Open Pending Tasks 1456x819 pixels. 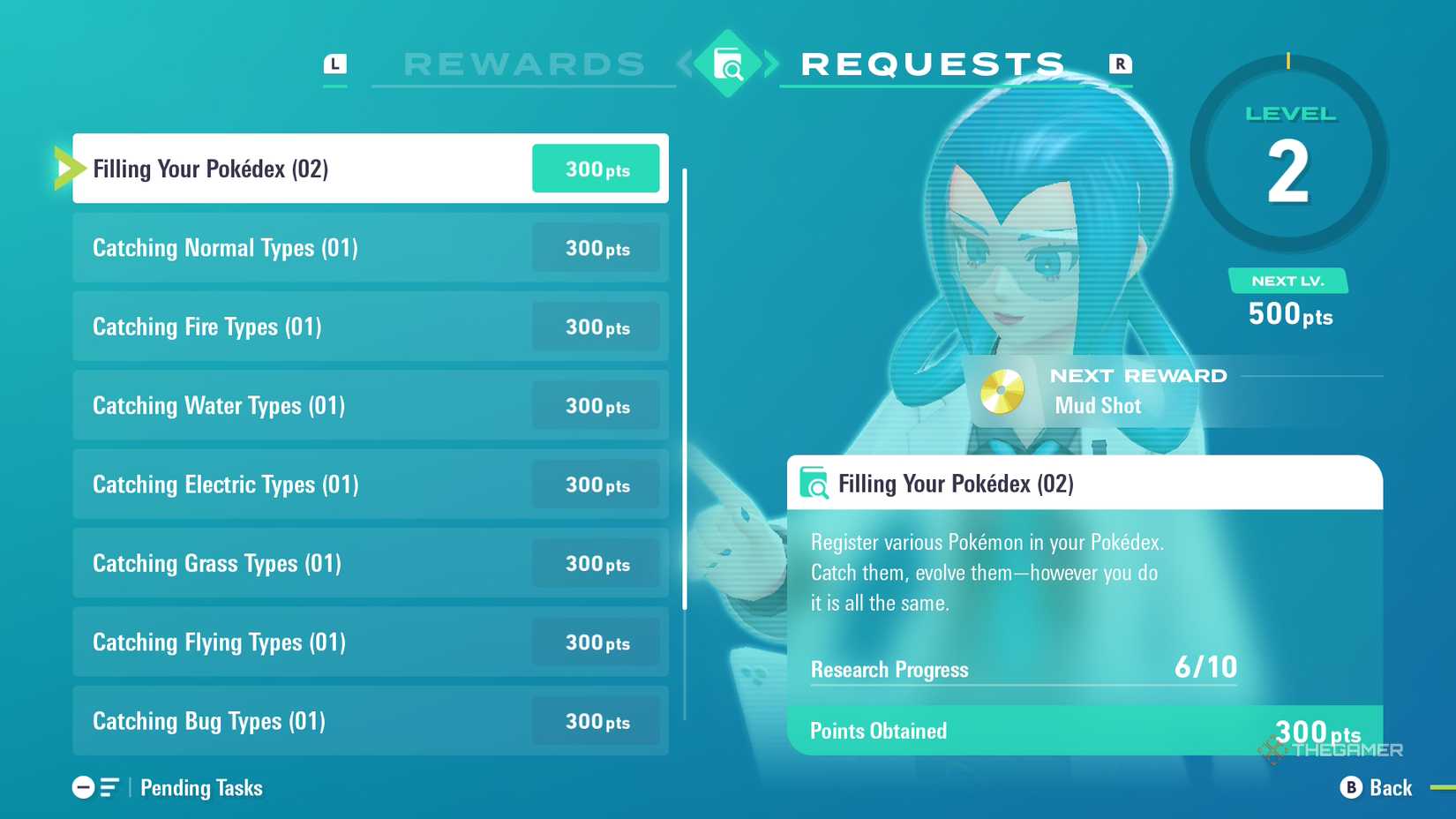pos(201,787)
